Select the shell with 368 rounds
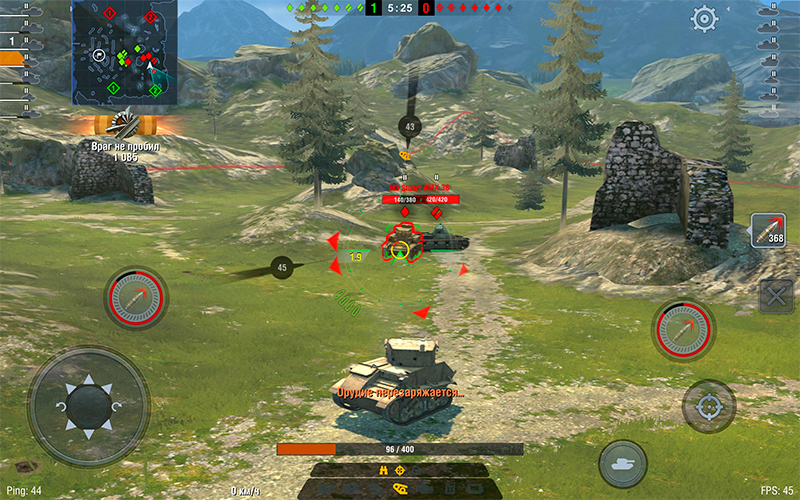Viewport: 800px width, 500px height. tap(769, 230)
